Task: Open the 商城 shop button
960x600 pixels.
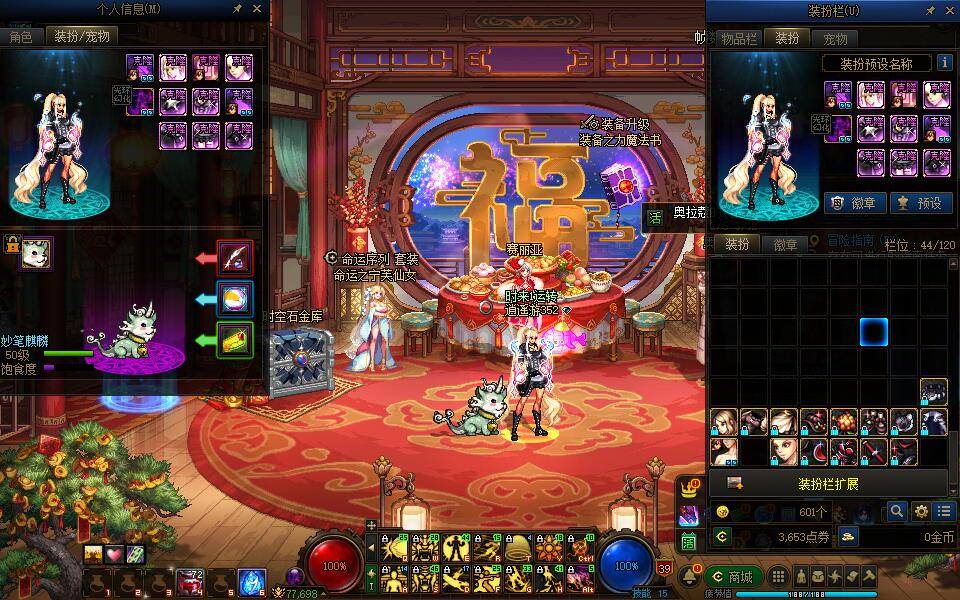Action: pos(733,577)
